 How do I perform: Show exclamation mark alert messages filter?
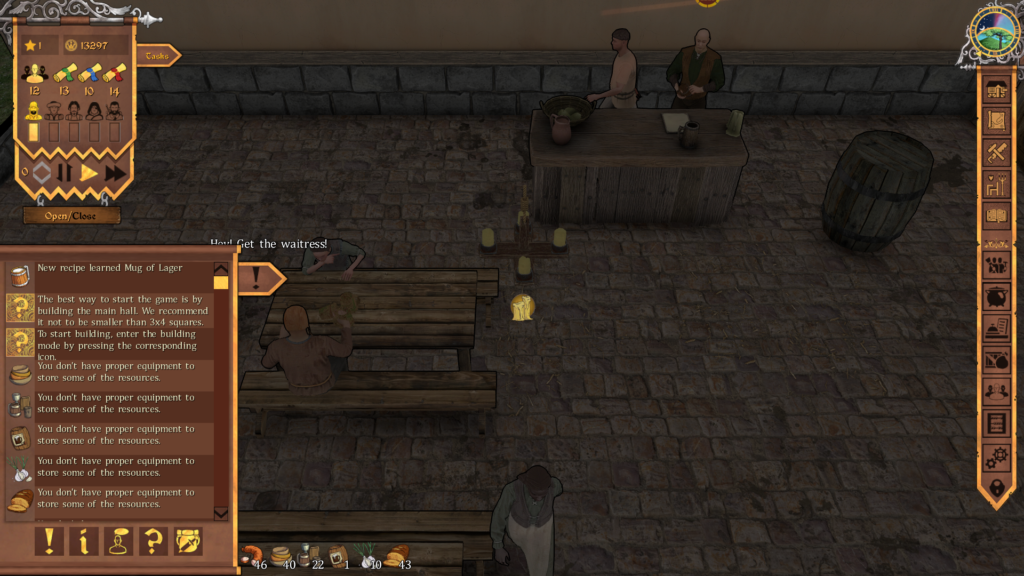(49, 541)
